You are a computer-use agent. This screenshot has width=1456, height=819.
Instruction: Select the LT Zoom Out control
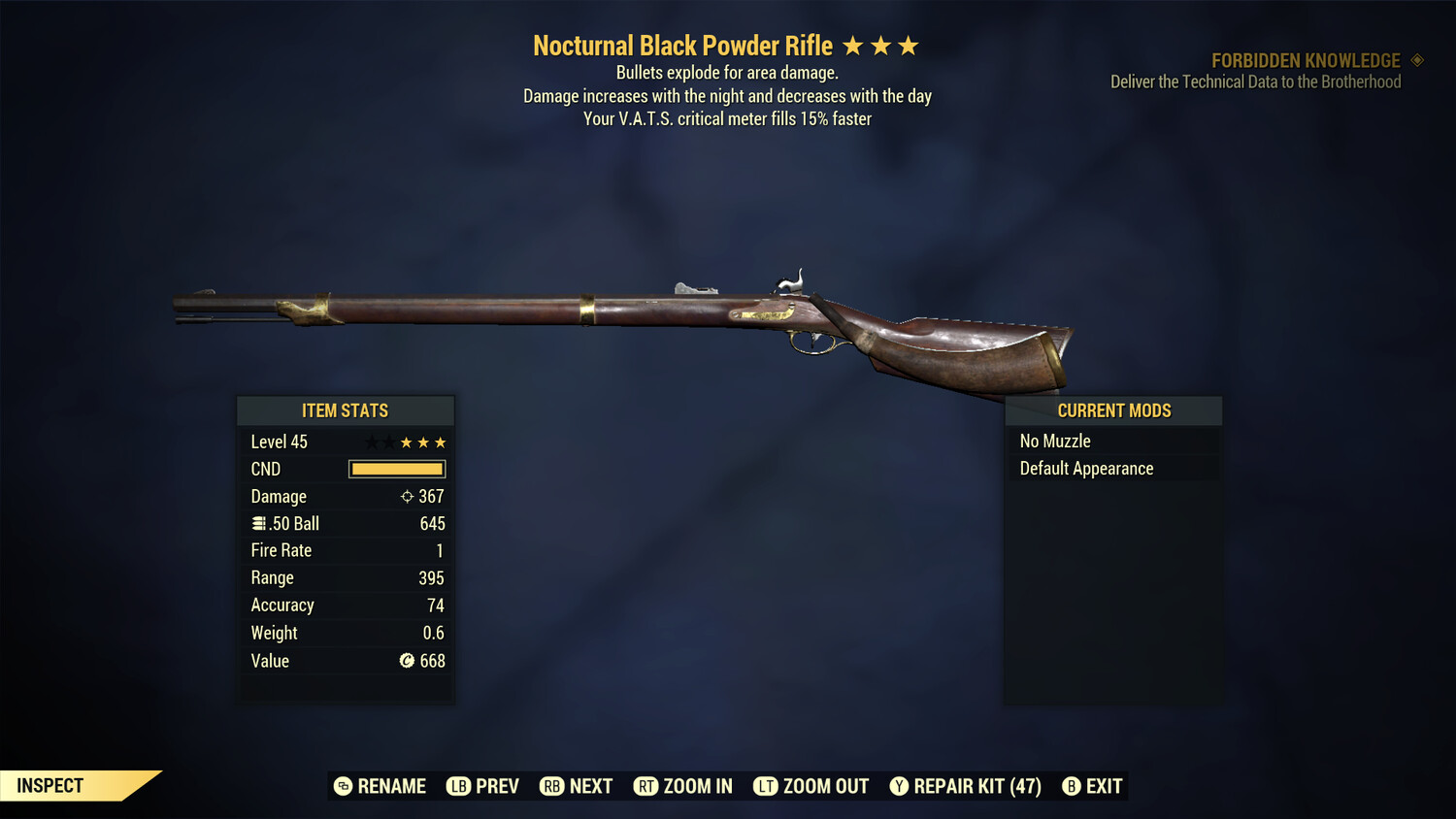click(811, 786)
